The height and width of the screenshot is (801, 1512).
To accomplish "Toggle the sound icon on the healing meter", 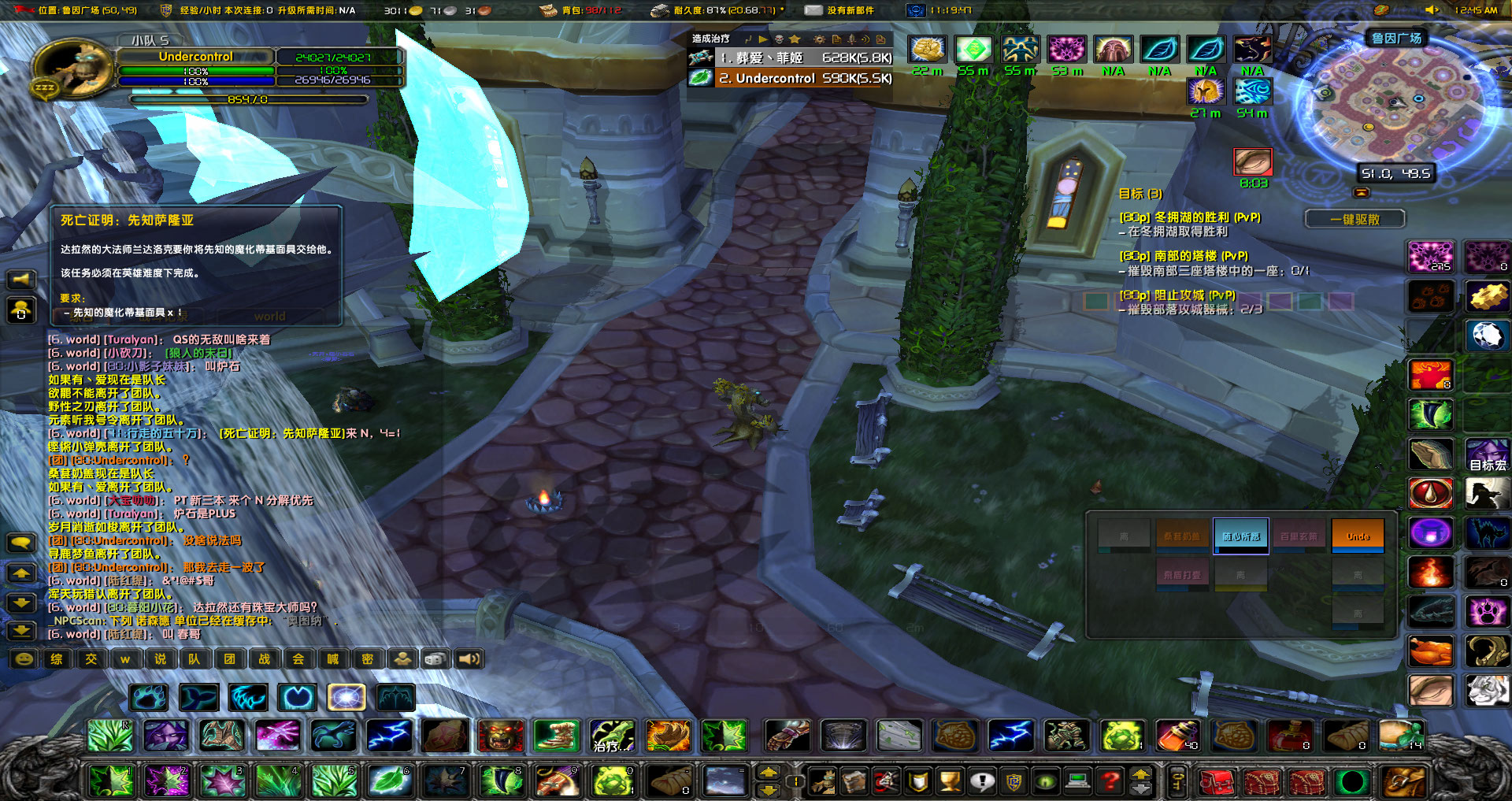I will (x=867, y=40).
